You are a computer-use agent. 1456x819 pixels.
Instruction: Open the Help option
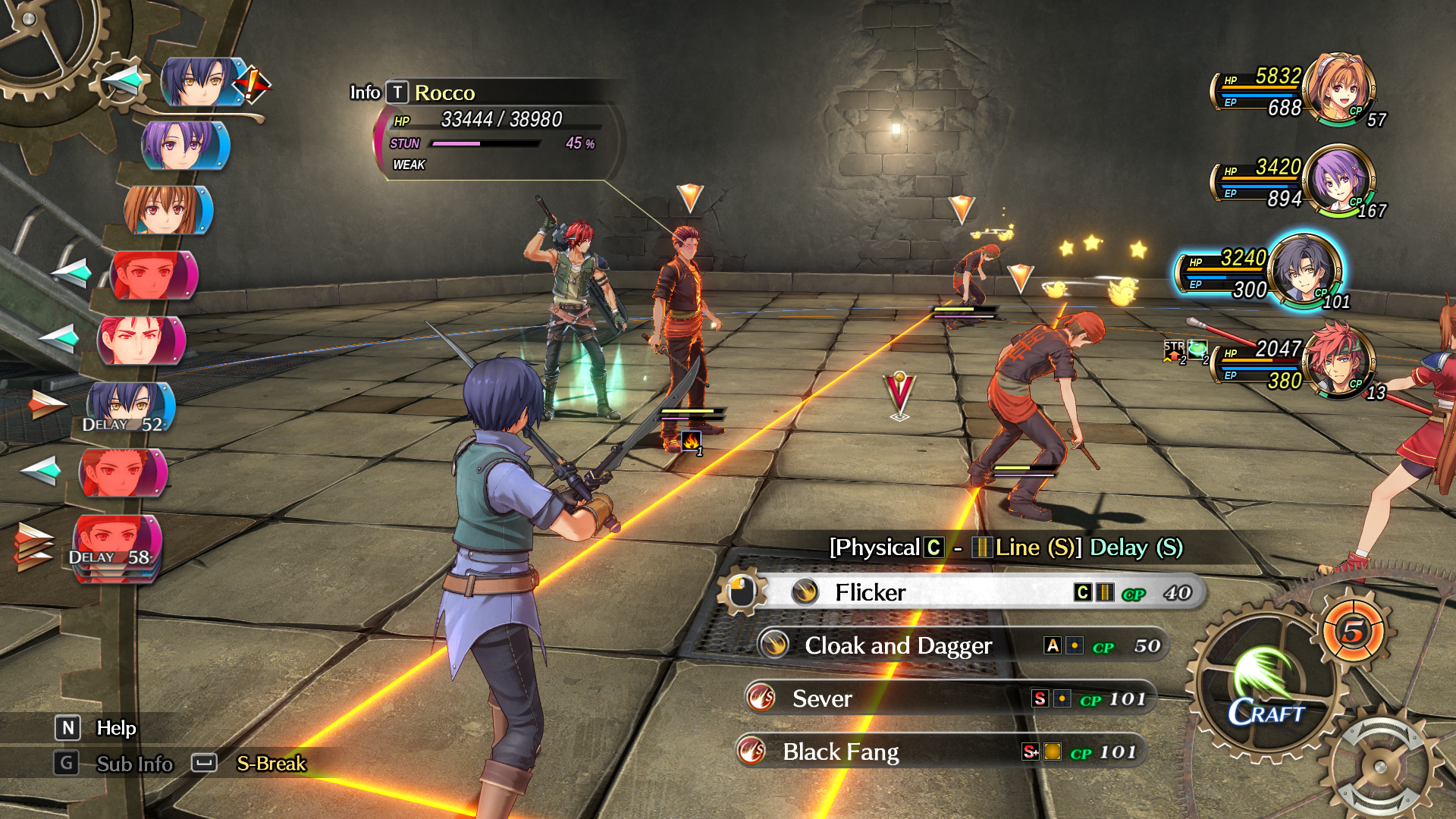pyautogui.click(x=116, y=728)
